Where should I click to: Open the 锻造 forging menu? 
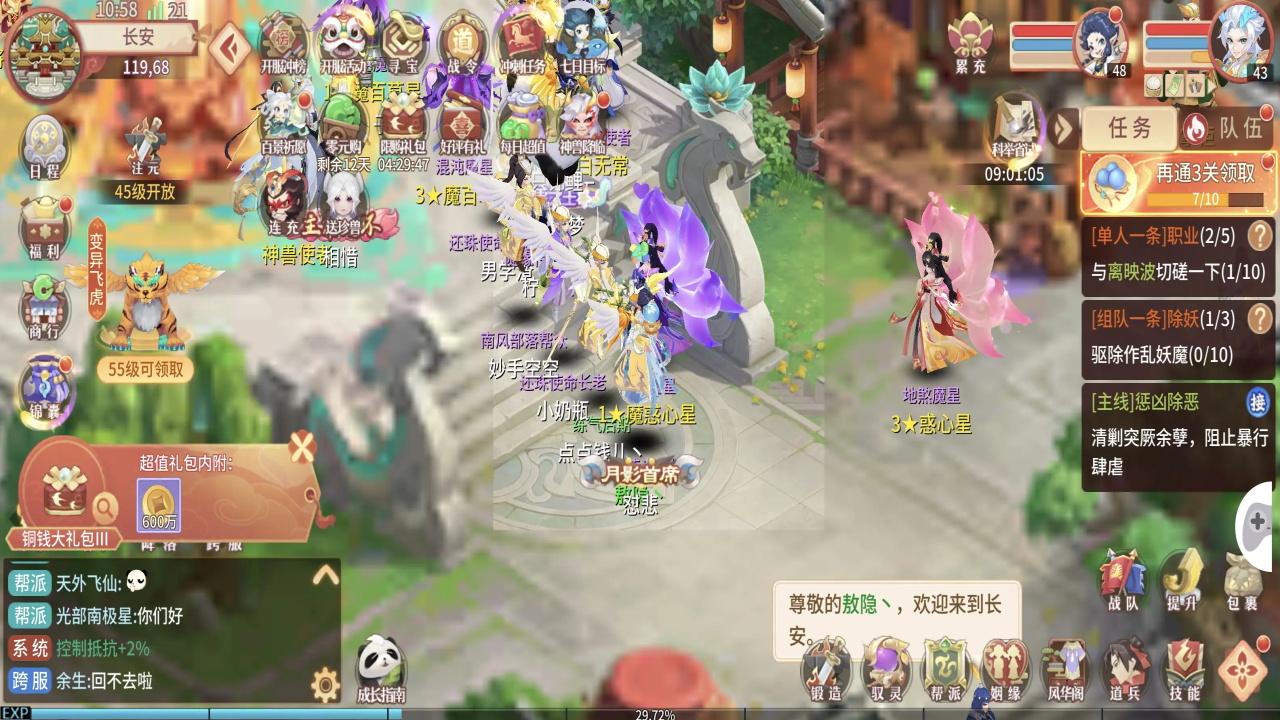[825, 668]
